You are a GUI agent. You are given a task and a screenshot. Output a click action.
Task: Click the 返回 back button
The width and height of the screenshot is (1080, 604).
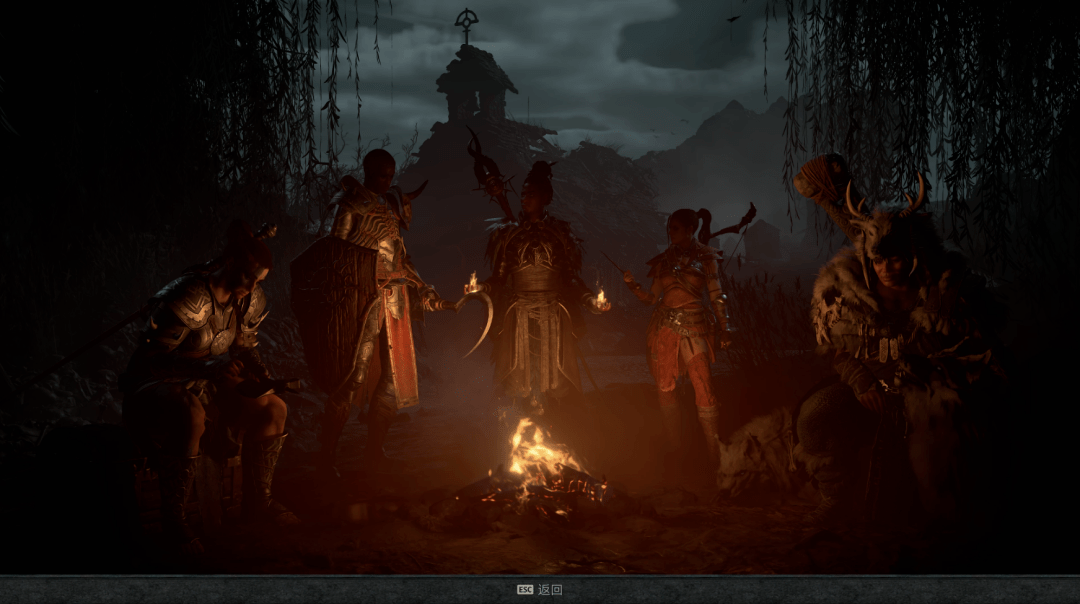(540, 590)
